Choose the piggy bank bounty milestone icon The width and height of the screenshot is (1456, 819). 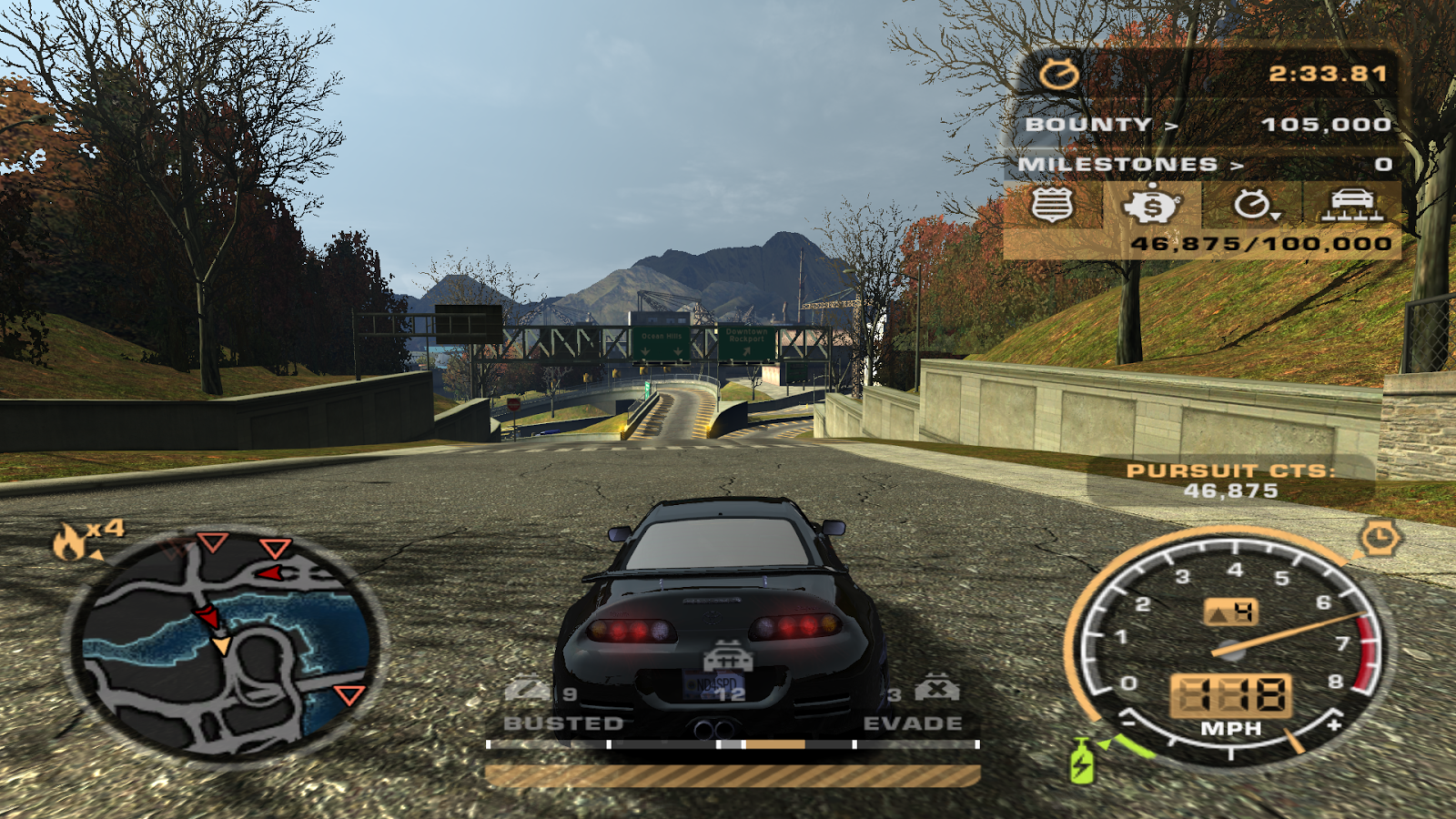[1152, 205]
